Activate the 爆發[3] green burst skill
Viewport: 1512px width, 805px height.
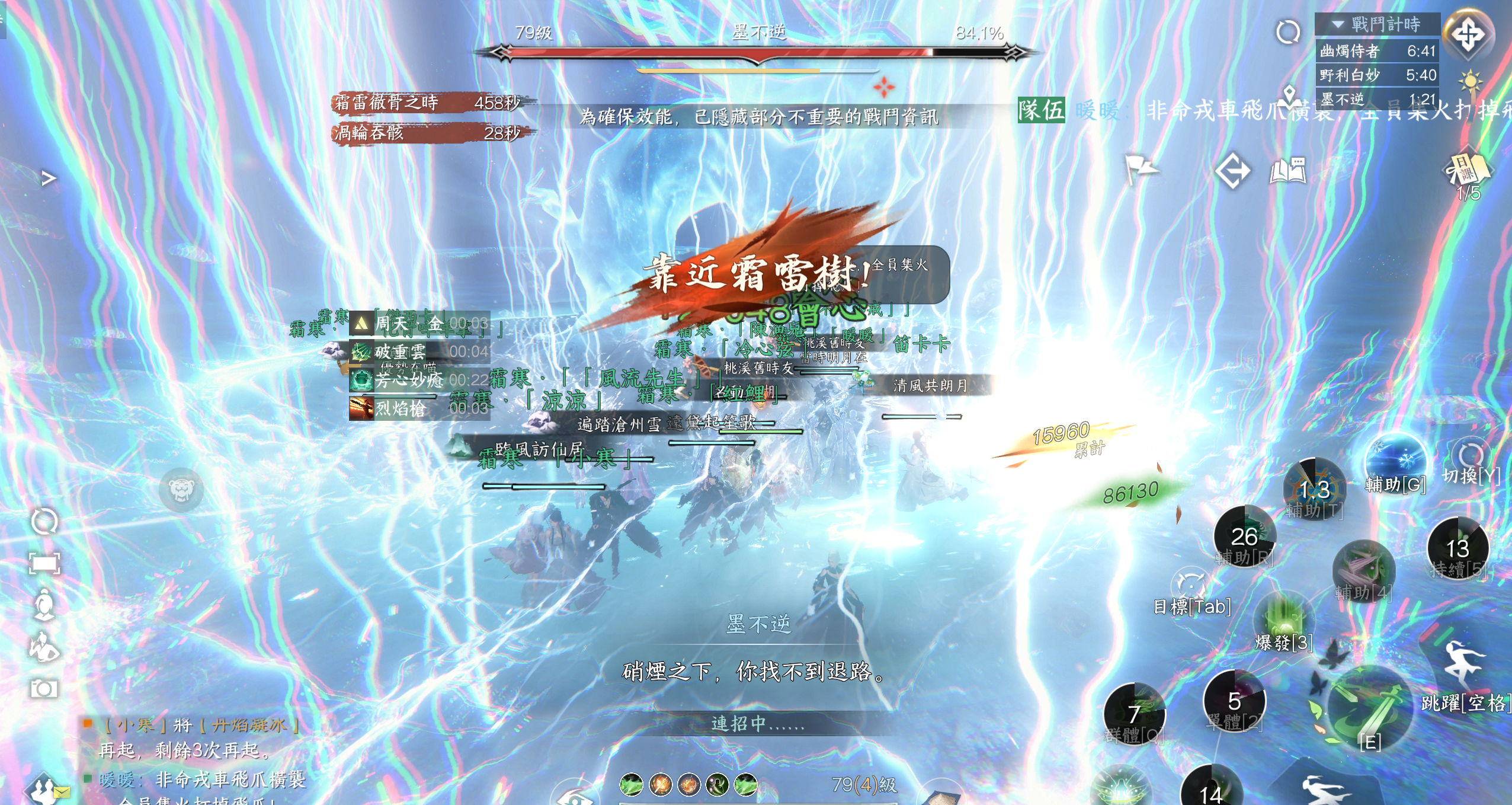tap(1284, 624)
